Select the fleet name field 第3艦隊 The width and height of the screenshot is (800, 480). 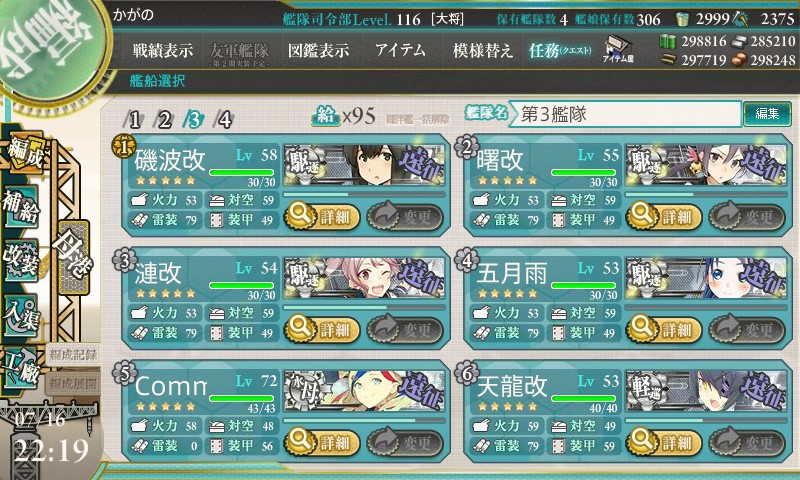pos(627,114)
